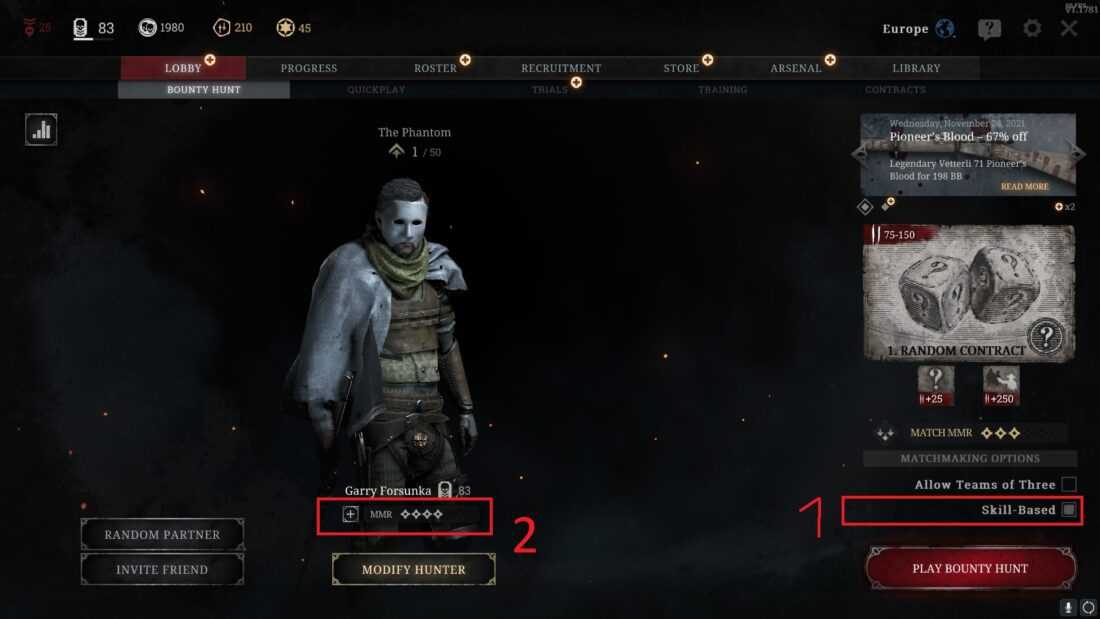The height and width of the screenshot is (619, 1100).
Task: Click the Invite Friend button
Action: (x=162, y=569)
